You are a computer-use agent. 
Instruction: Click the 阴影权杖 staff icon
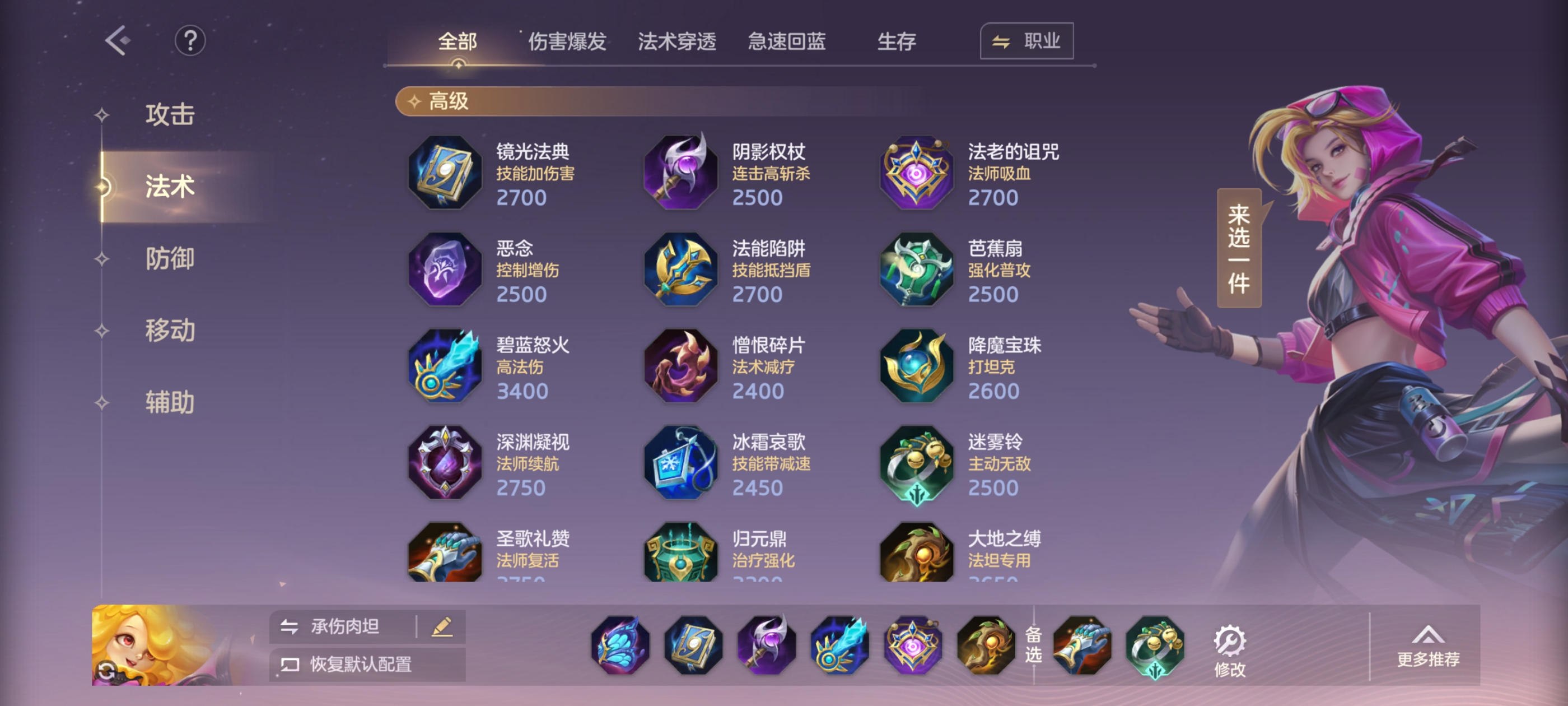click(x=680, y=173)
